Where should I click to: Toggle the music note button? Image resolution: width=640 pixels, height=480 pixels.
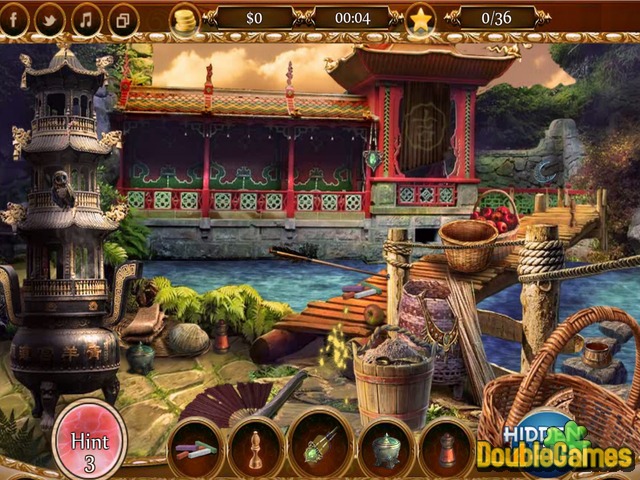pyautogui.click(x=86, y=19)
